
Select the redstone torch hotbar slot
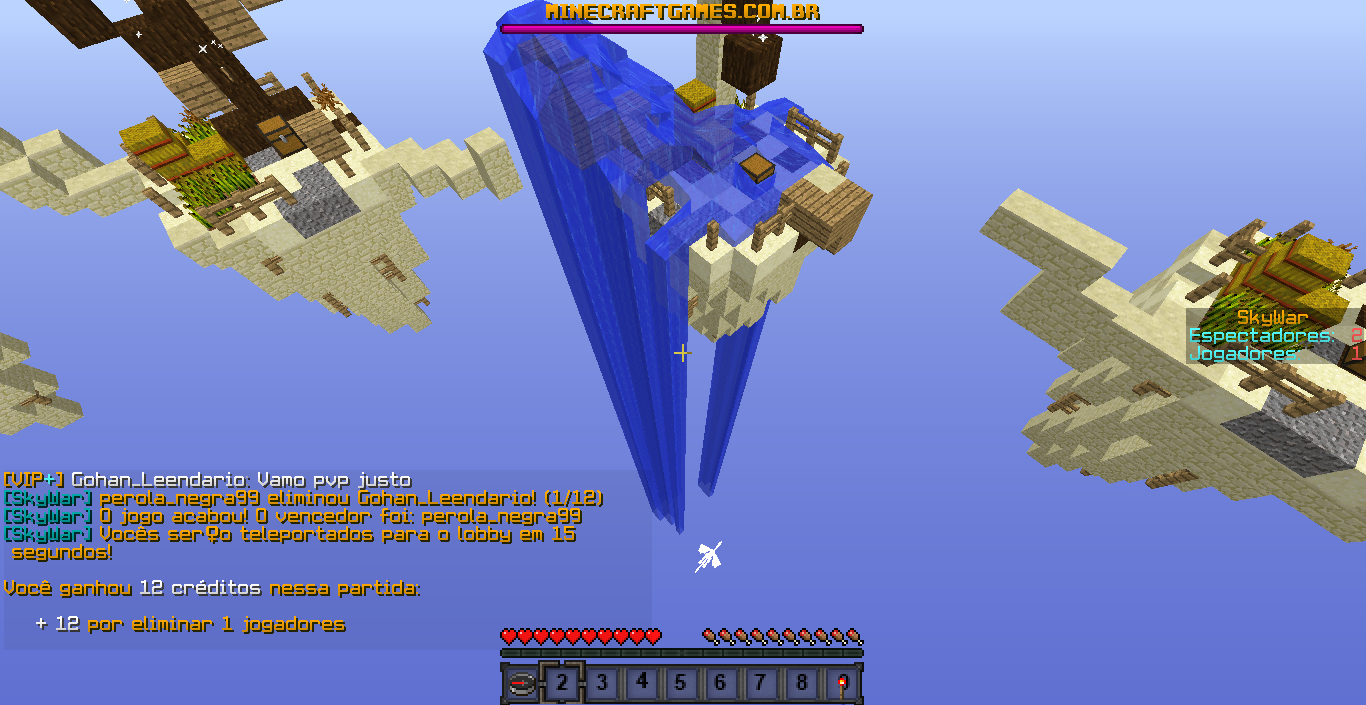click(x=842, y=684)
